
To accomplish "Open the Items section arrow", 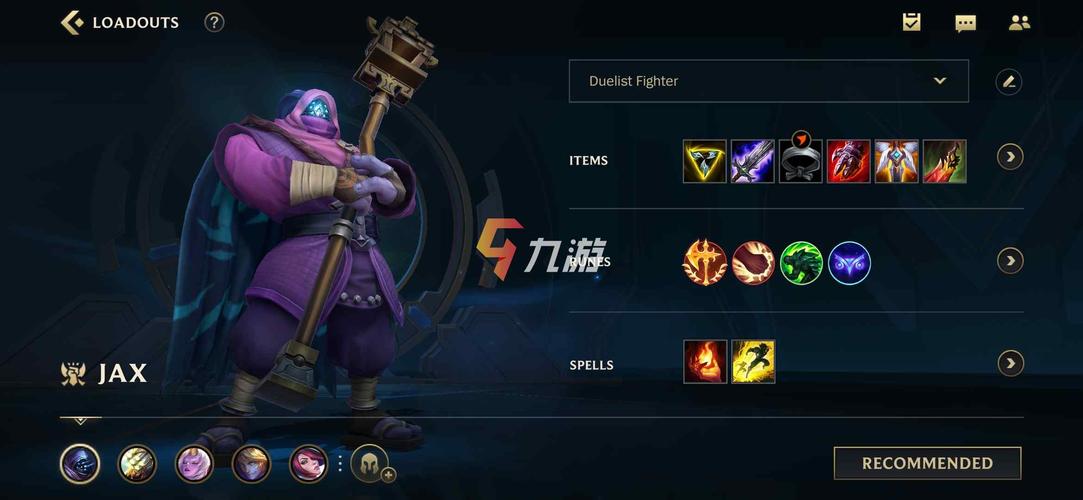I will 1010,157.
